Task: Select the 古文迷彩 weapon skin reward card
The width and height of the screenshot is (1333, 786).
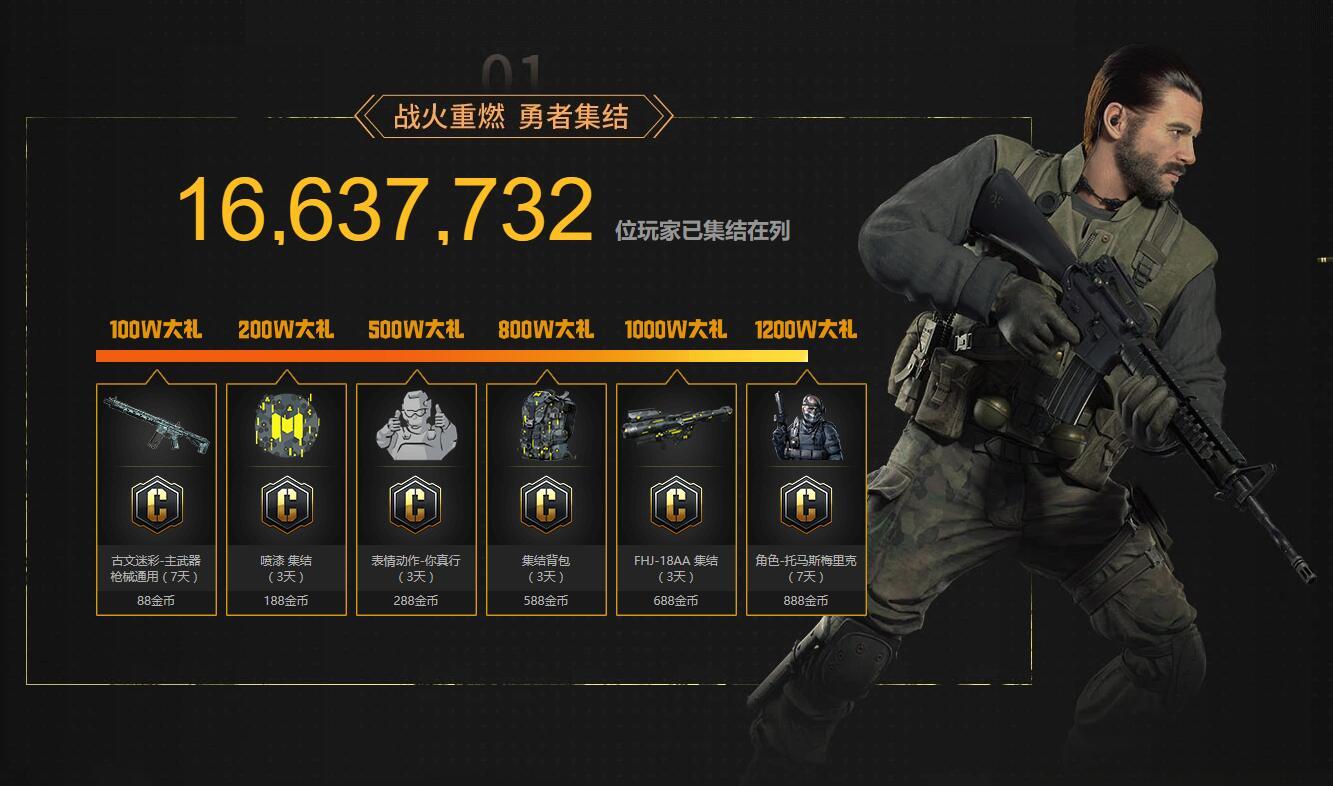Action: point(156,499)
